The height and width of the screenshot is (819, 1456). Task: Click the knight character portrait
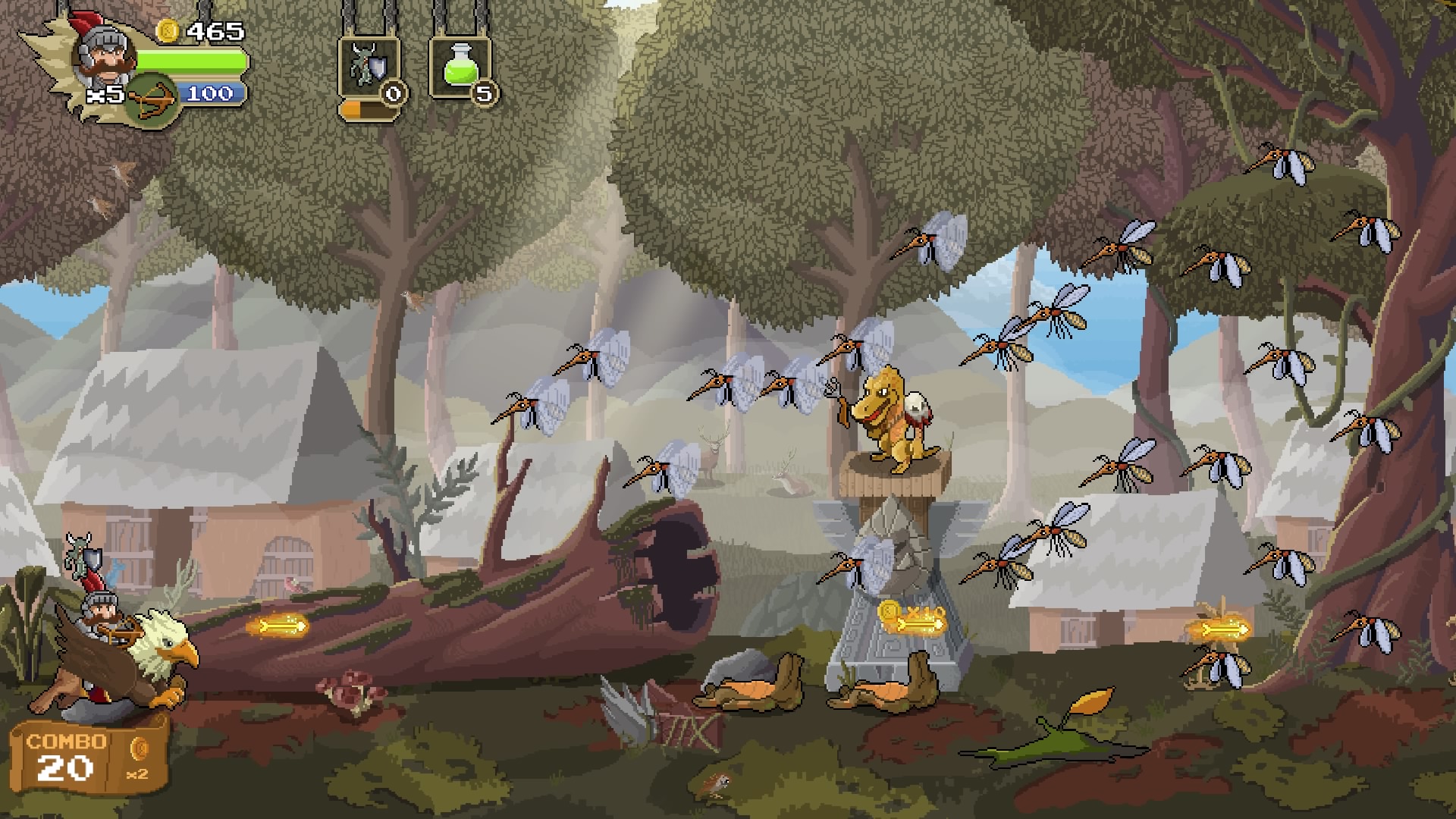pyautogui.click(x=104, y=55)
